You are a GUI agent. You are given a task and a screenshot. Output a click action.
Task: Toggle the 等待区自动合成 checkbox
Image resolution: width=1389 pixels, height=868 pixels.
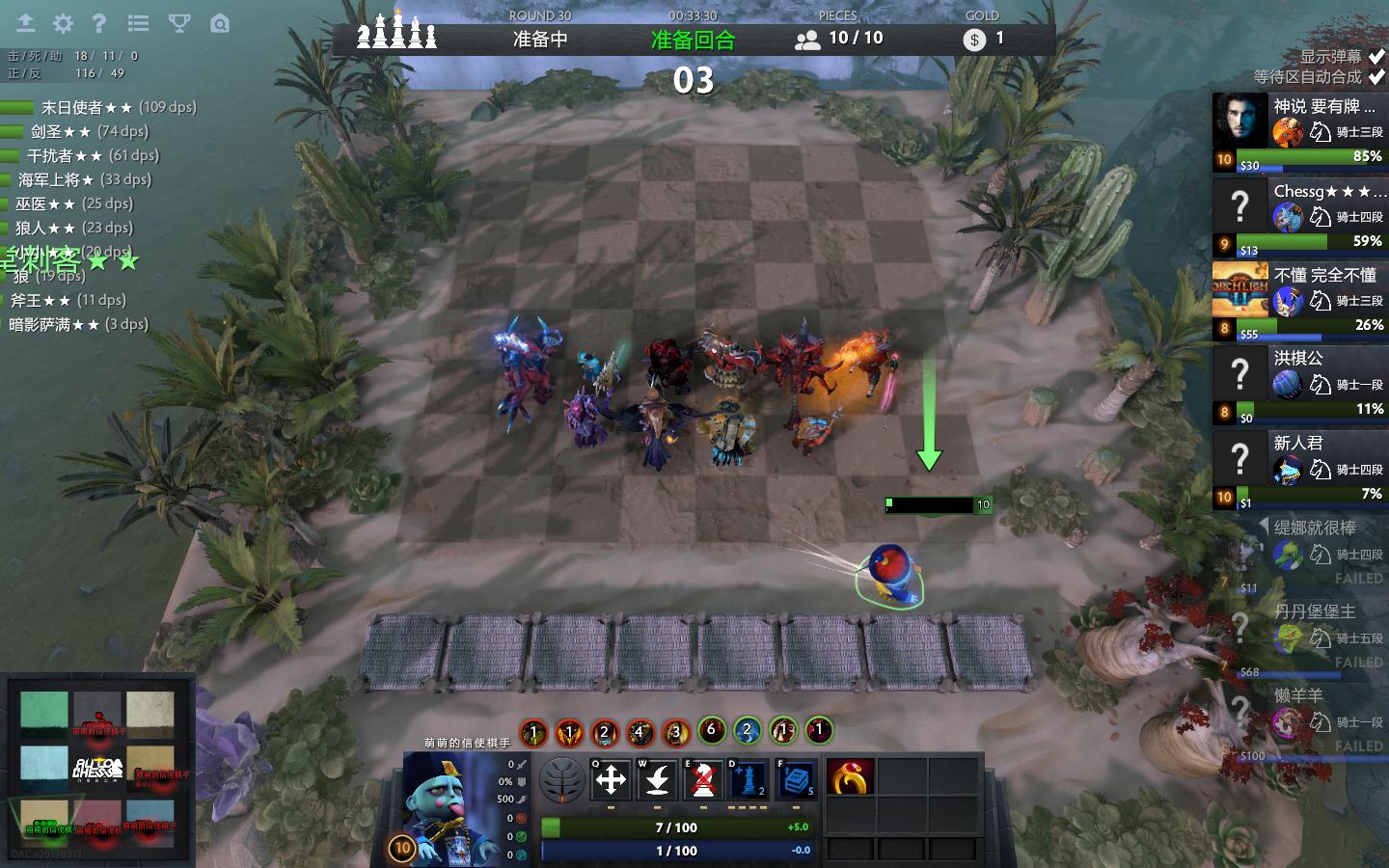(x=1376, y=77)
